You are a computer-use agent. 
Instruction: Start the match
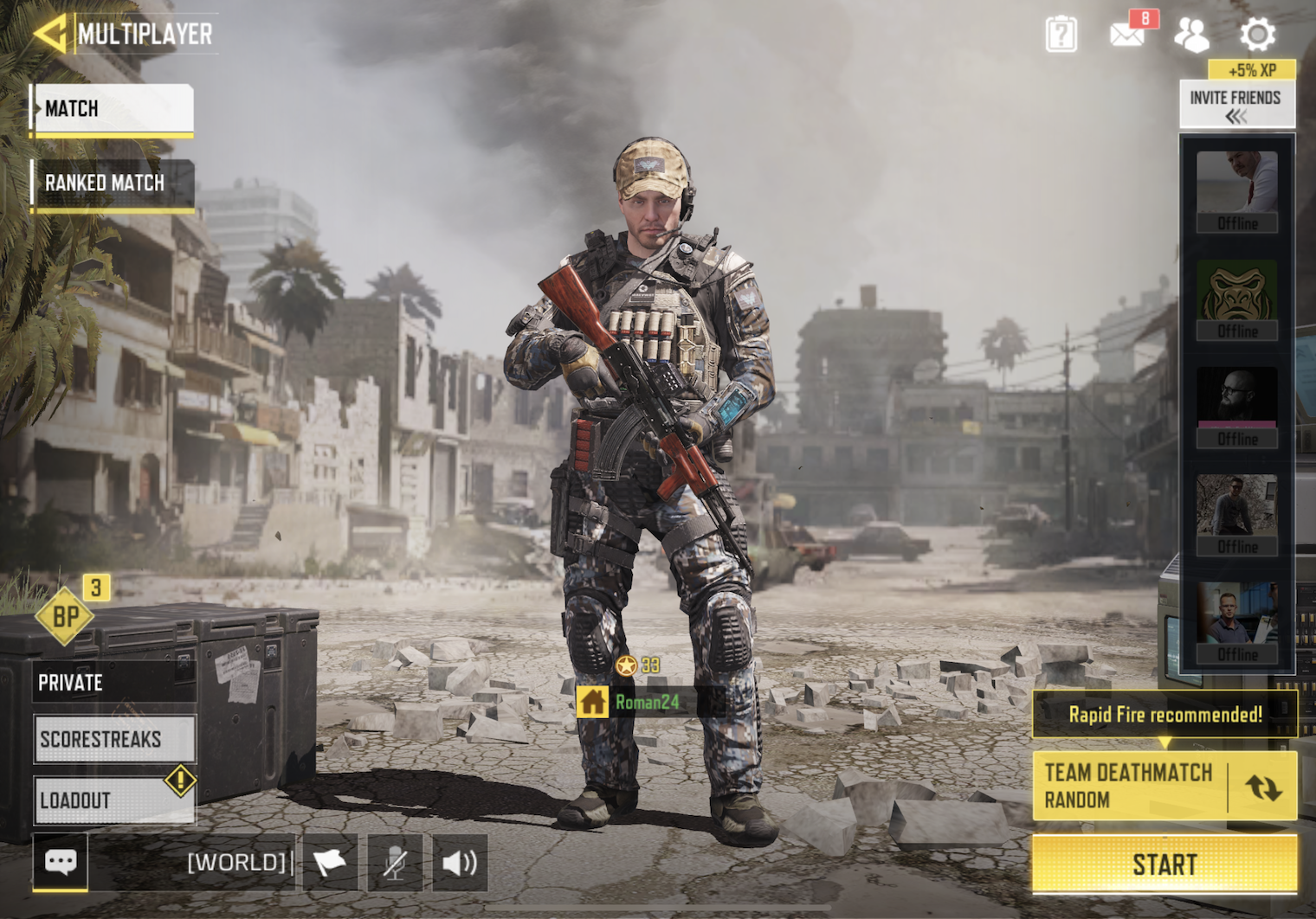[1164, 864]
